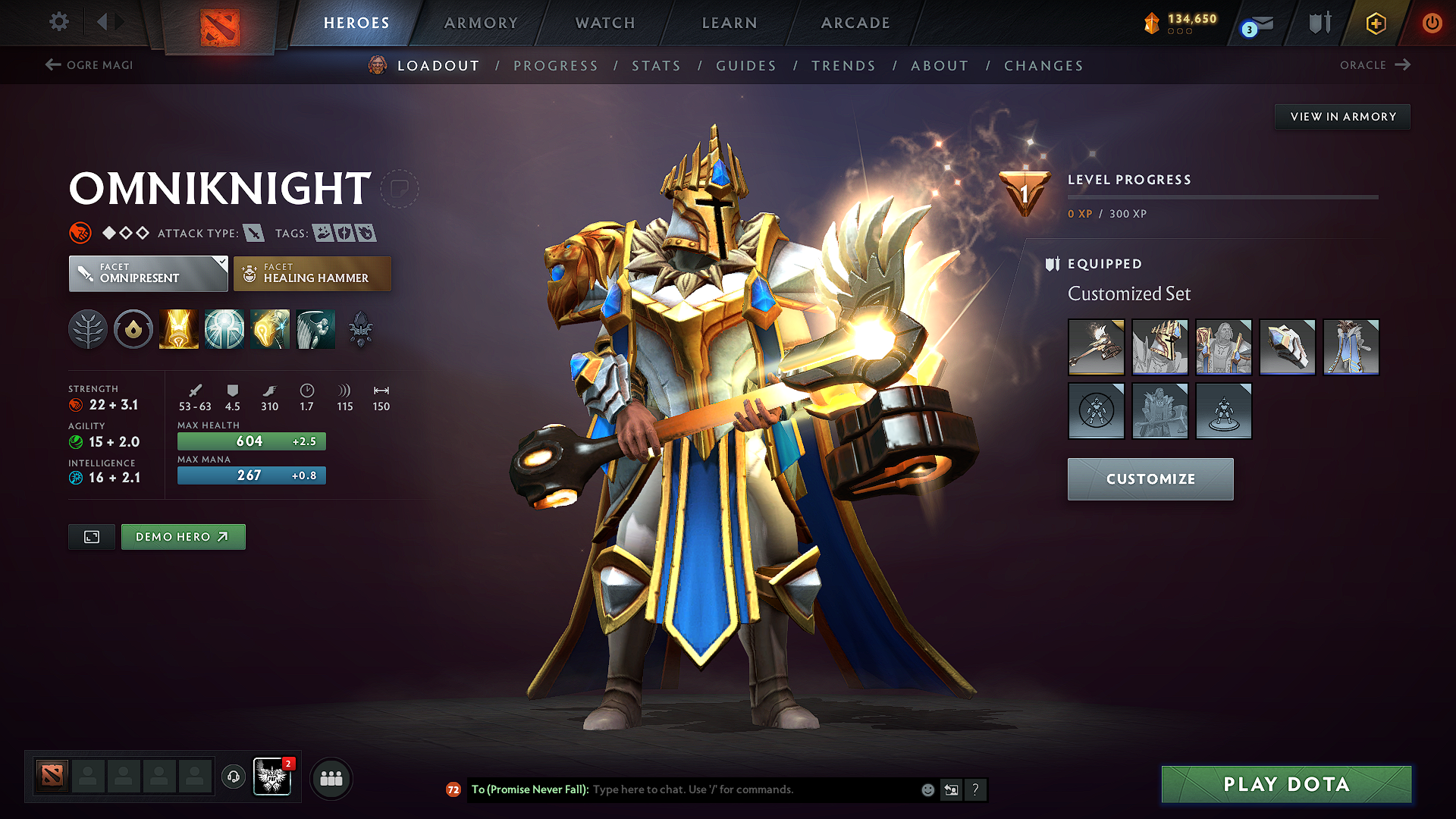This screenshot has width=1456, height=819.
Task: Expand the chat emoticon picker
Action: (x=927, y=789)
